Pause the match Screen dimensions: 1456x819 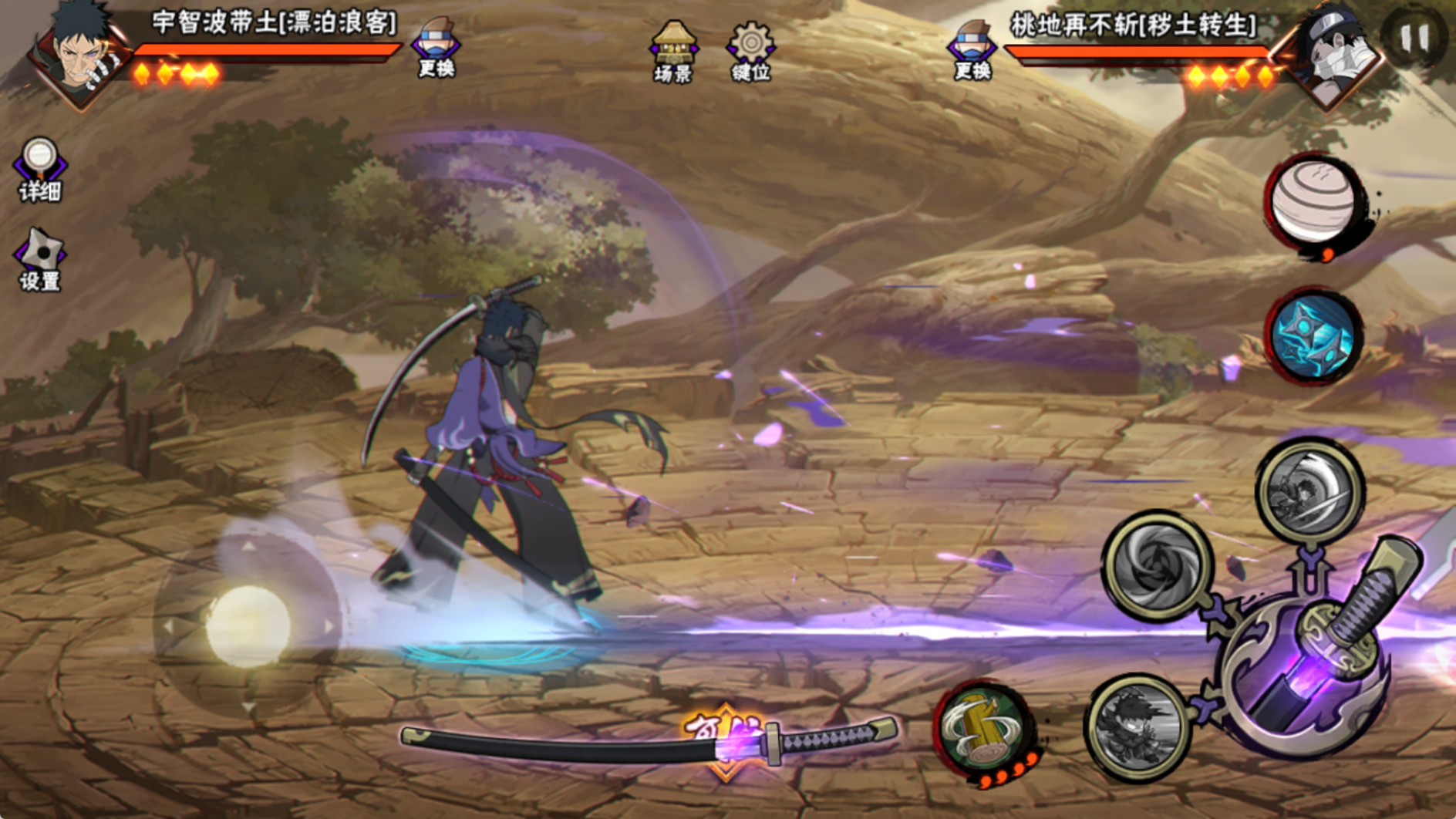pos(1414,37)
